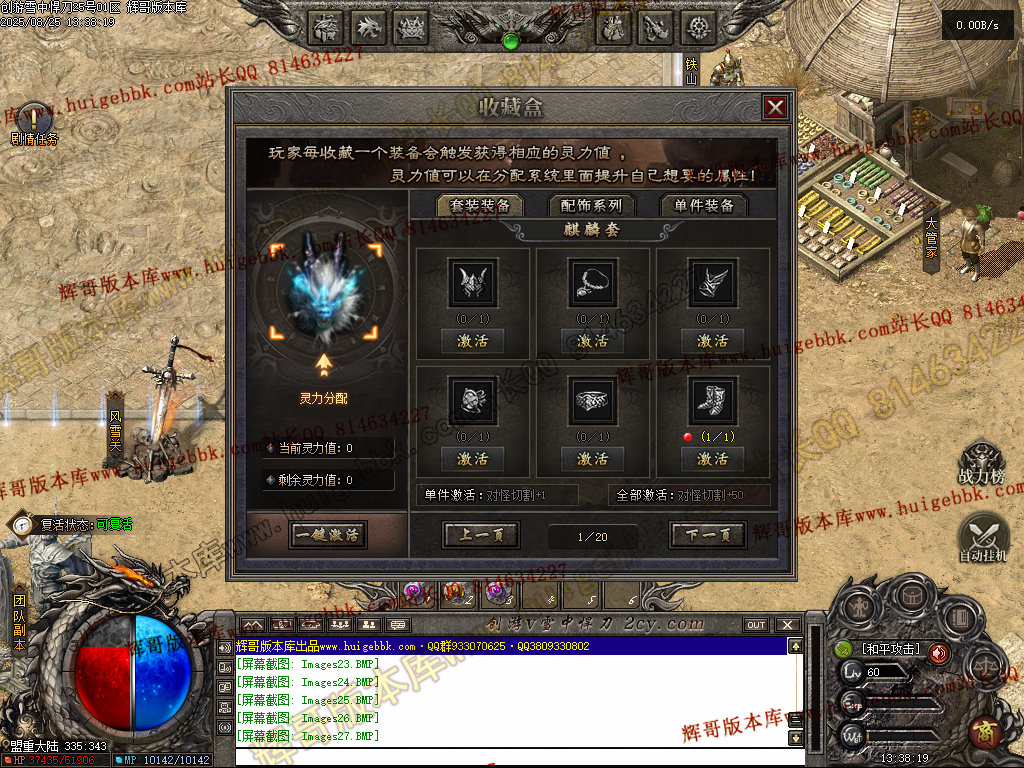Screen dimensions: 1024x768
Task: Click the OUT button on the chat bar
Action: 756,625
